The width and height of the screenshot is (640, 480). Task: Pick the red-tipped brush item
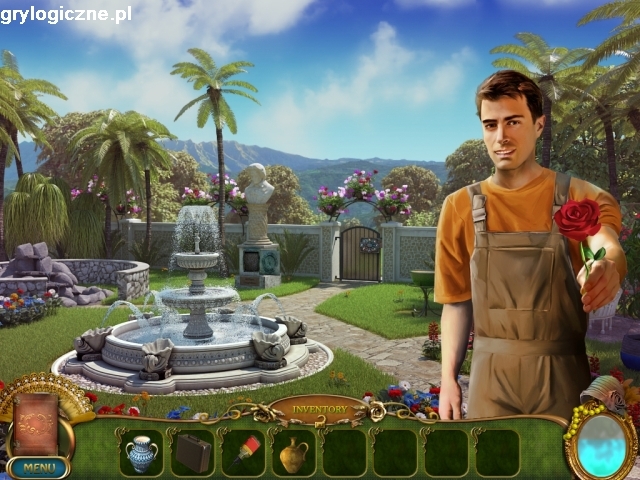click(243, 451)
